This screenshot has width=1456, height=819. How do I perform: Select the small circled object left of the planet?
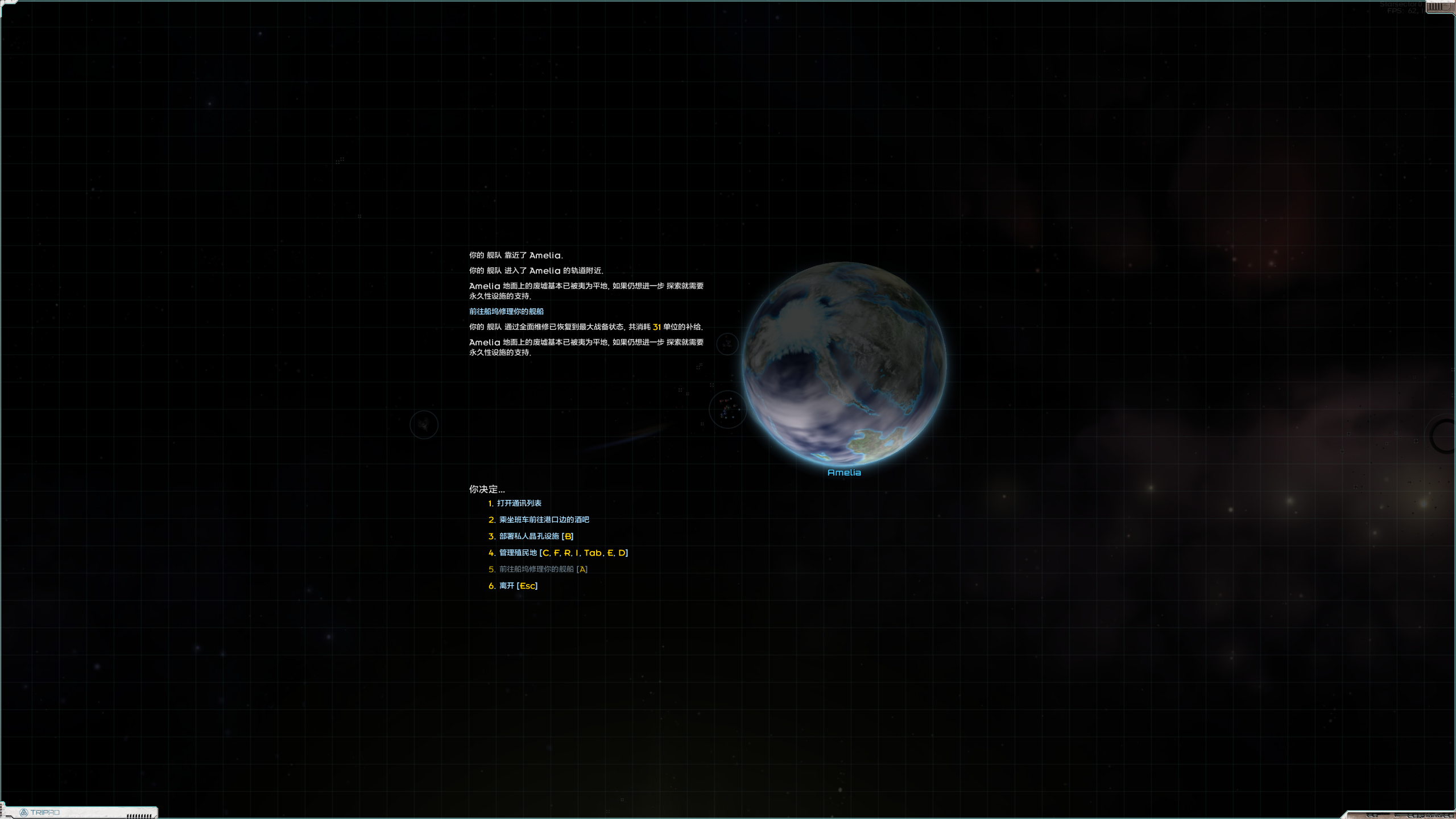point(424,424)
